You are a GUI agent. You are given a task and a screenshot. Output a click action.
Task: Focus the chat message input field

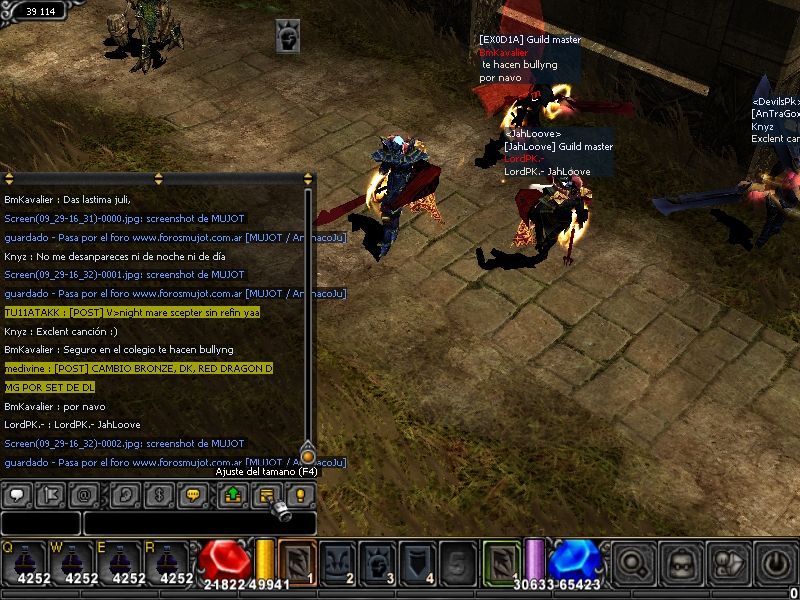pyautogui.click(x=200, y=523)
